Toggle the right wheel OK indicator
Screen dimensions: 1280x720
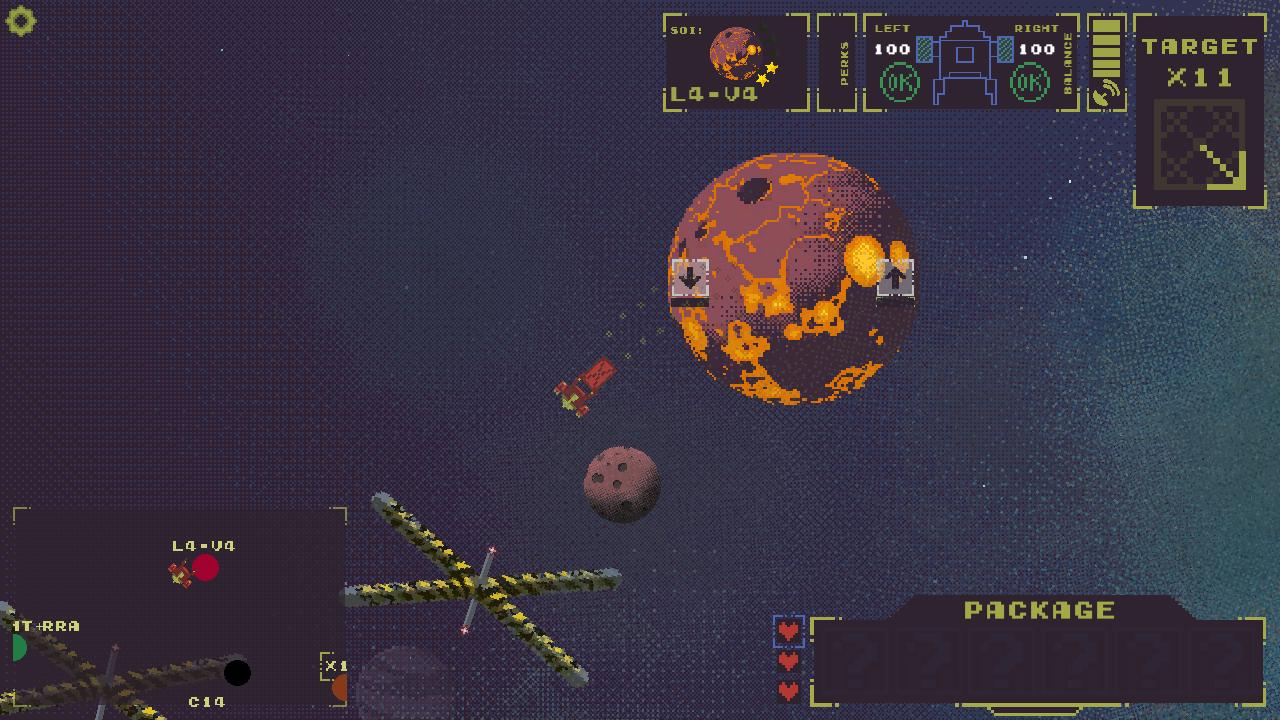tap(1032, 83)
